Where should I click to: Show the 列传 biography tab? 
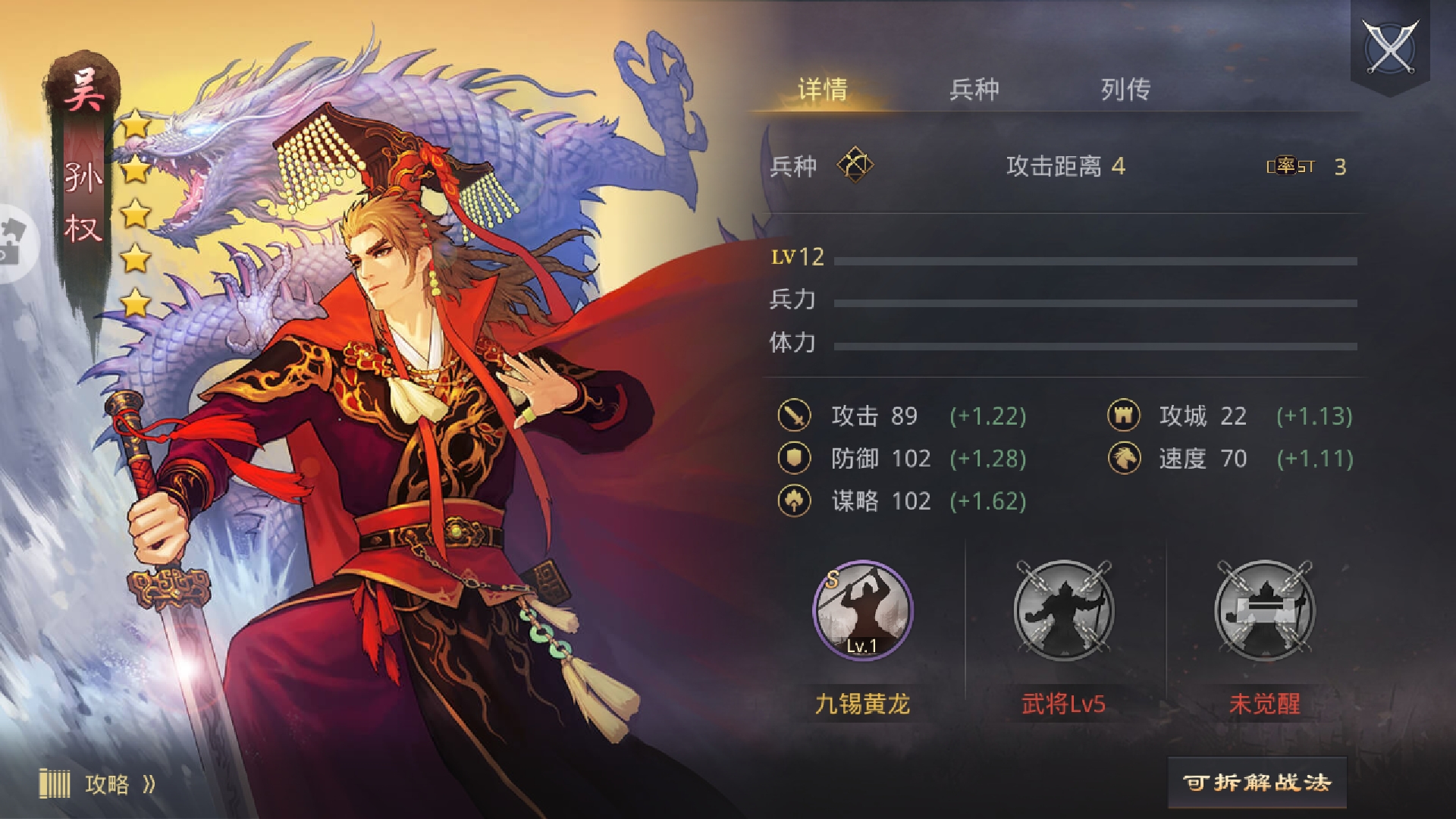click(x=1125, y=89)
